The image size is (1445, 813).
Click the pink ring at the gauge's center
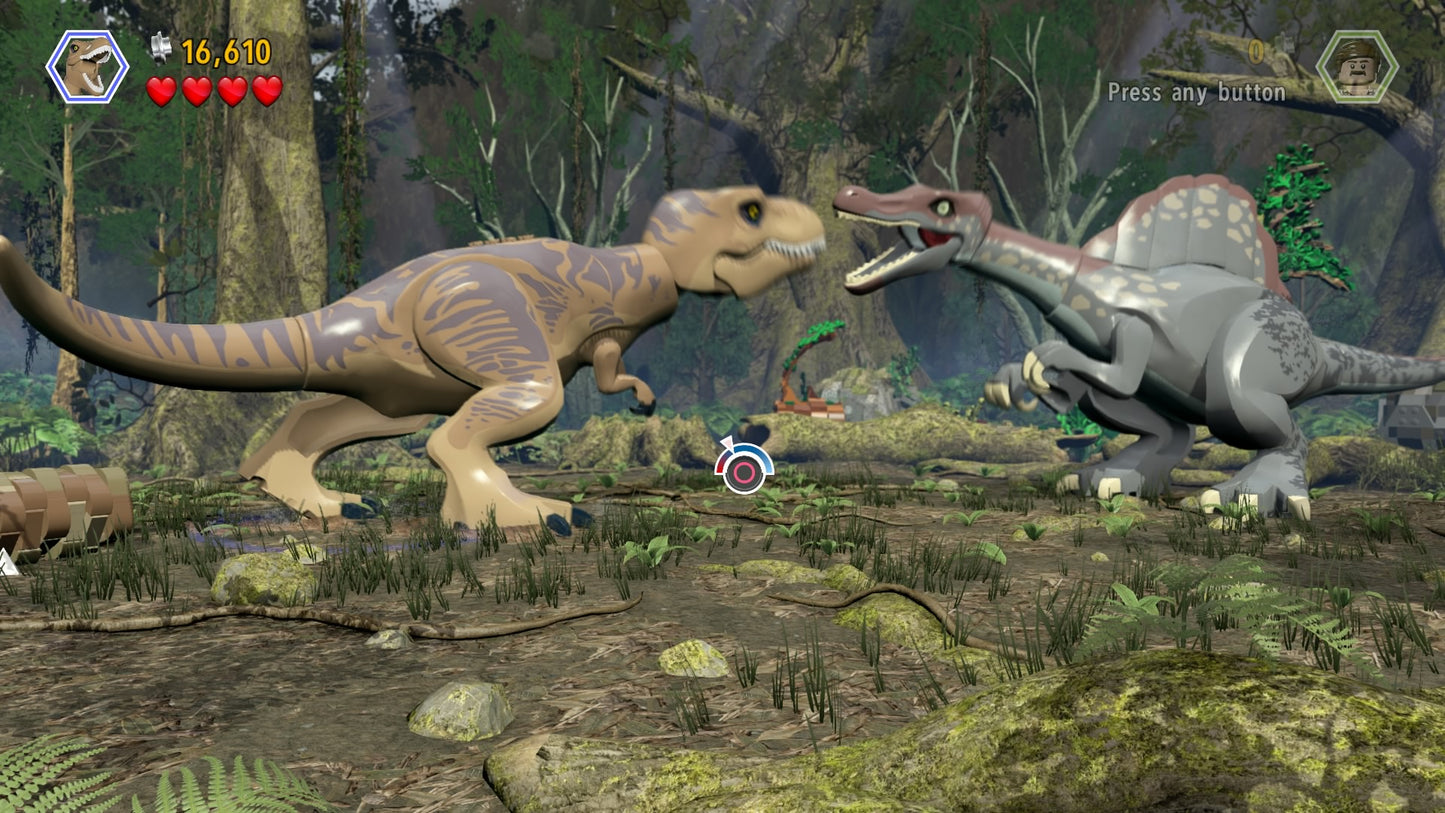tap(745, 475)
